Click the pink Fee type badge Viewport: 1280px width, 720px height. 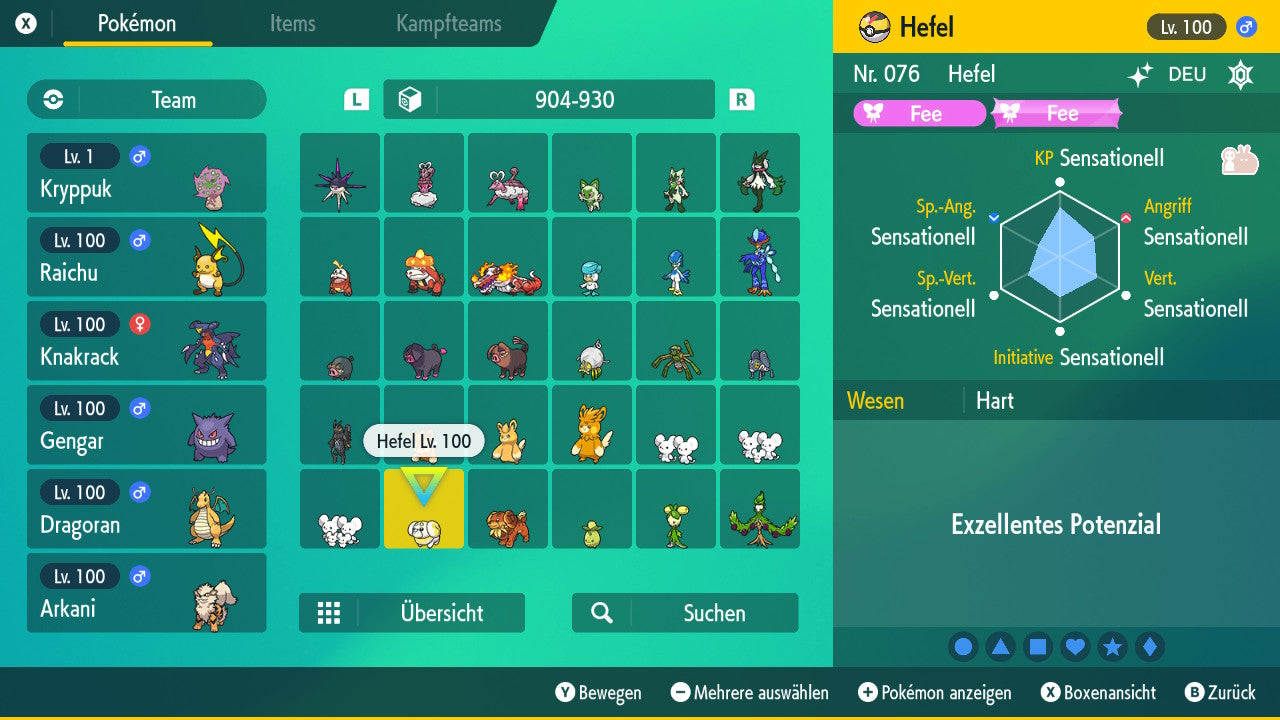(x=920, y=113)
